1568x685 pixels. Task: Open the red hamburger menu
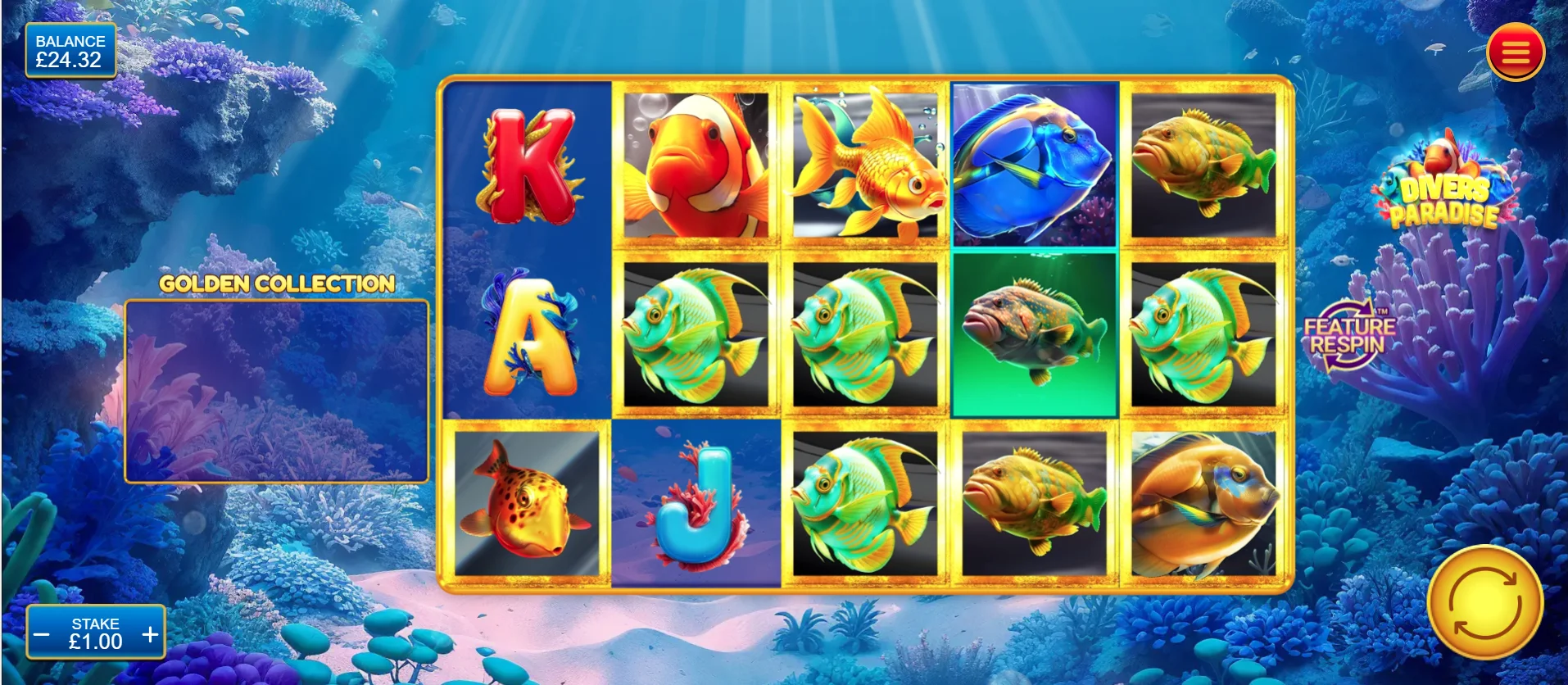1515,53
